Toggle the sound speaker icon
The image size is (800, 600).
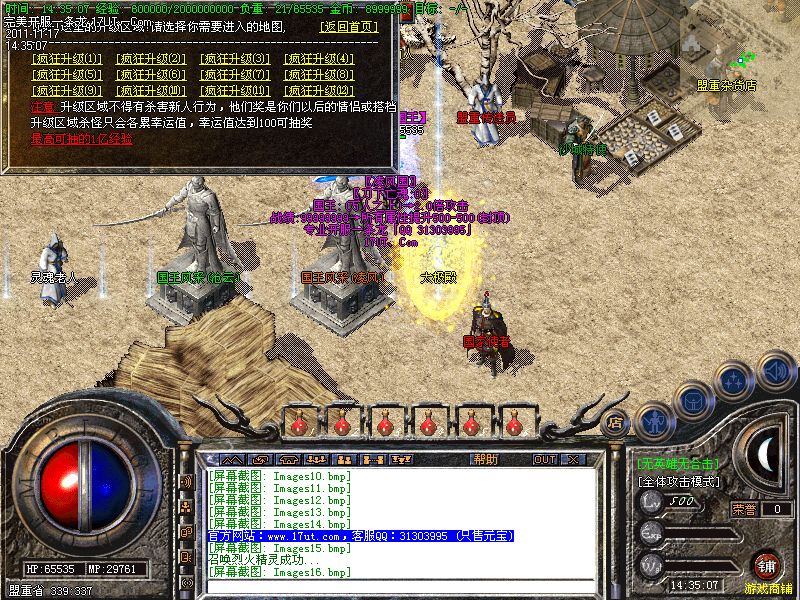pyautogui.click(x=775, y=371)
